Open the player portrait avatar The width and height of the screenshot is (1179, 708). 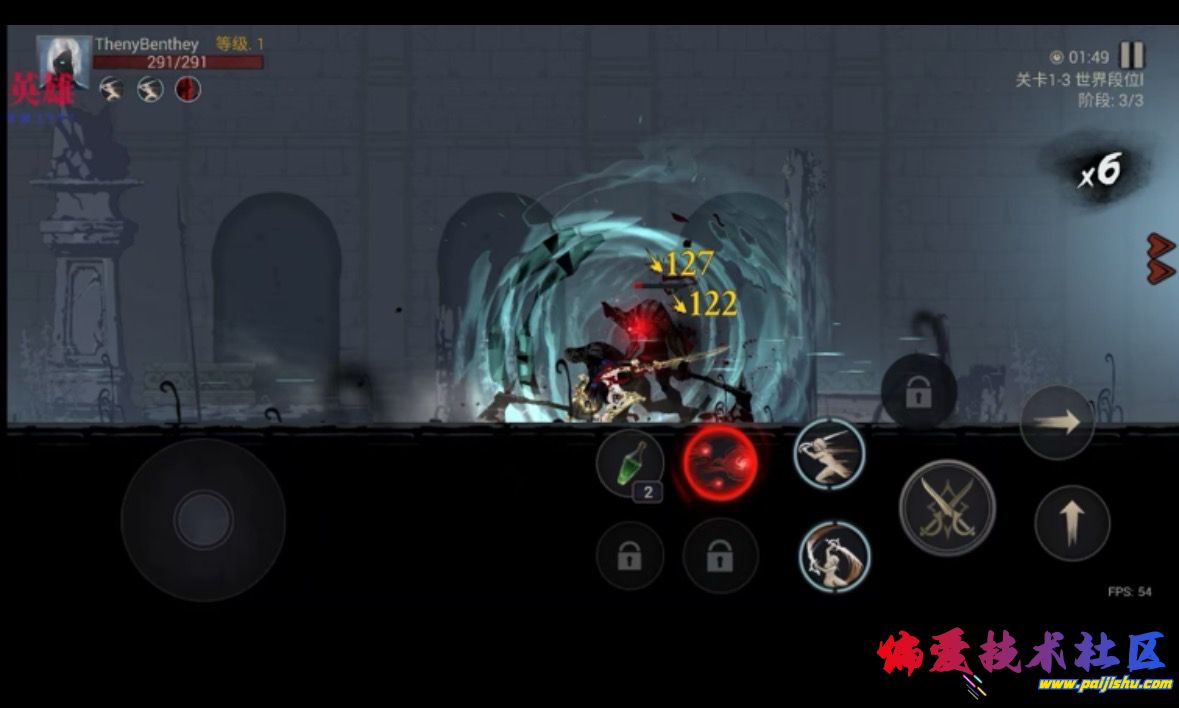tap(62, 63)
